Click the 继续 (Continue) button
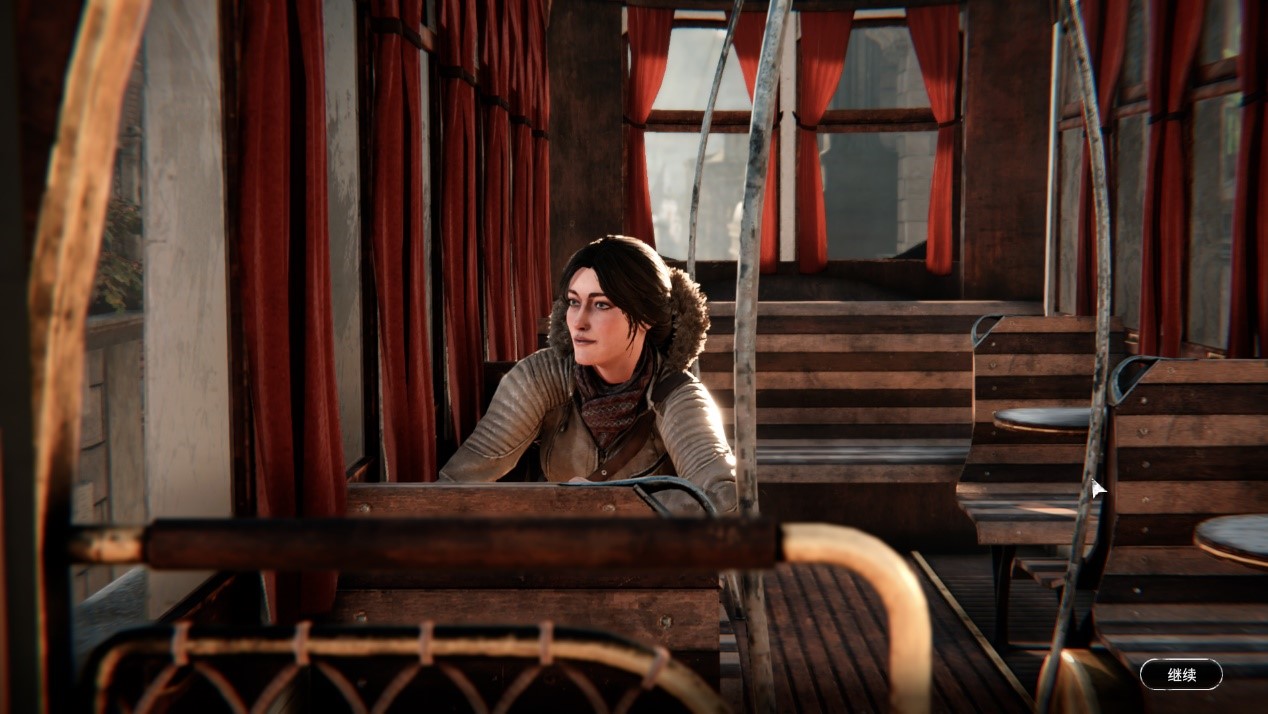The image size is (1268, 714). [x=1181, y=674]
